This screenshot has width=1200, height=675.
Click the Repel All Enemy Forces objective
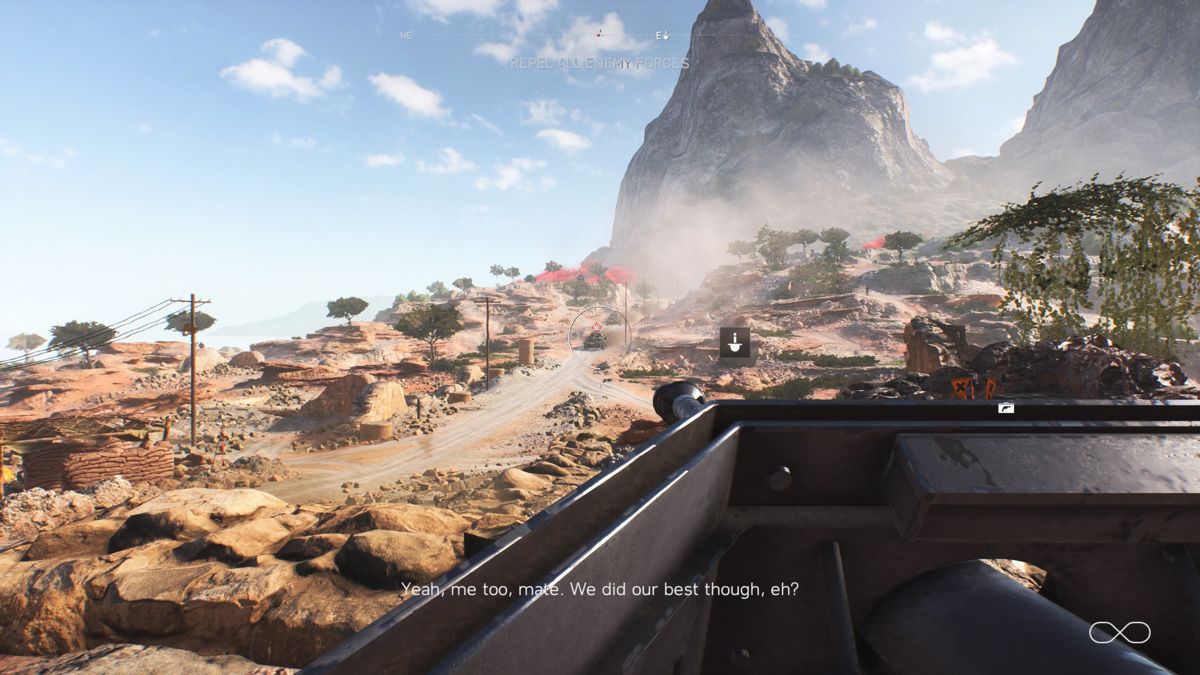click(x=599, y=63)
